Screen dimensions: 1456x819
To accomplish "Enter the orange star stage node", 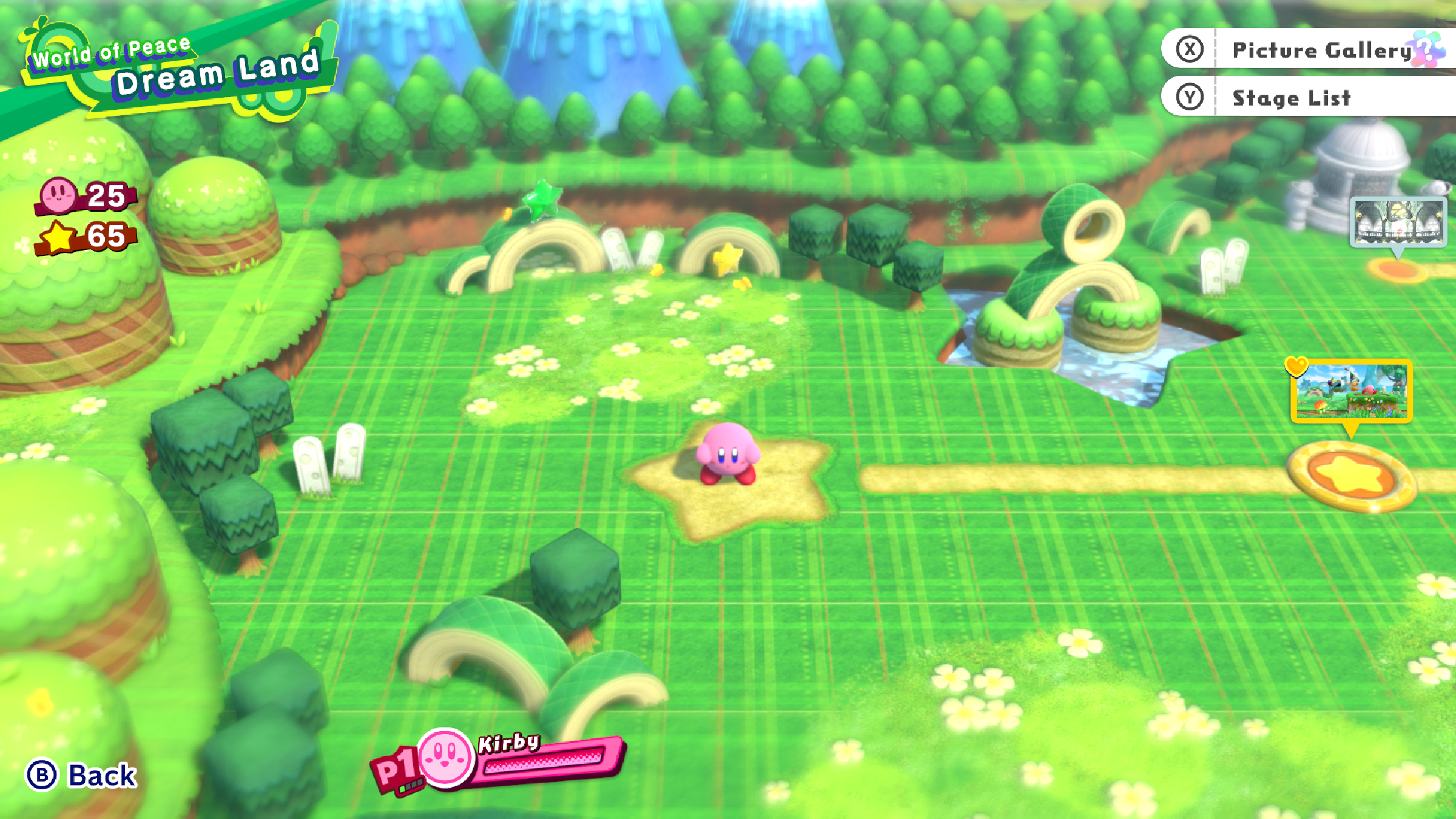I will click(x=1352, y=475).
